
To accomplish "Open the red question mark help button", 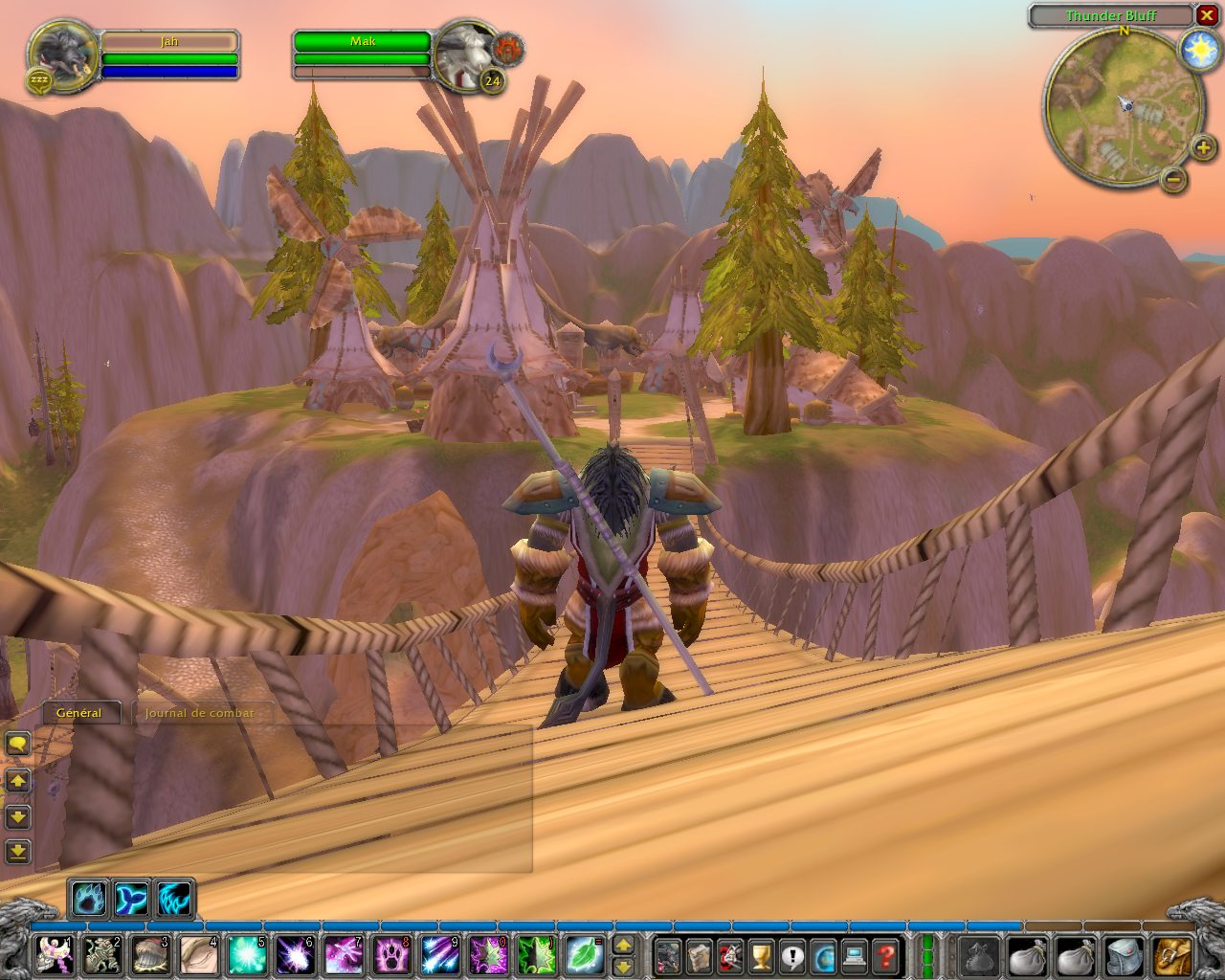I will click(887, 955).
